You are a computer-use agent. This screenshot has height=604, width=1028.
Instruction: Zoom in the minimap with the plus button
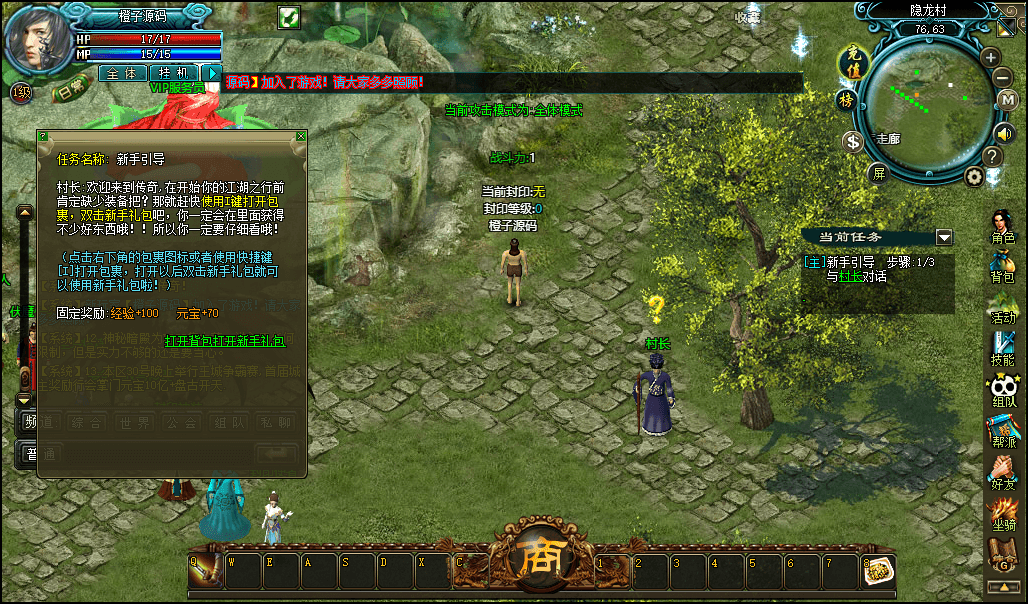990,57
